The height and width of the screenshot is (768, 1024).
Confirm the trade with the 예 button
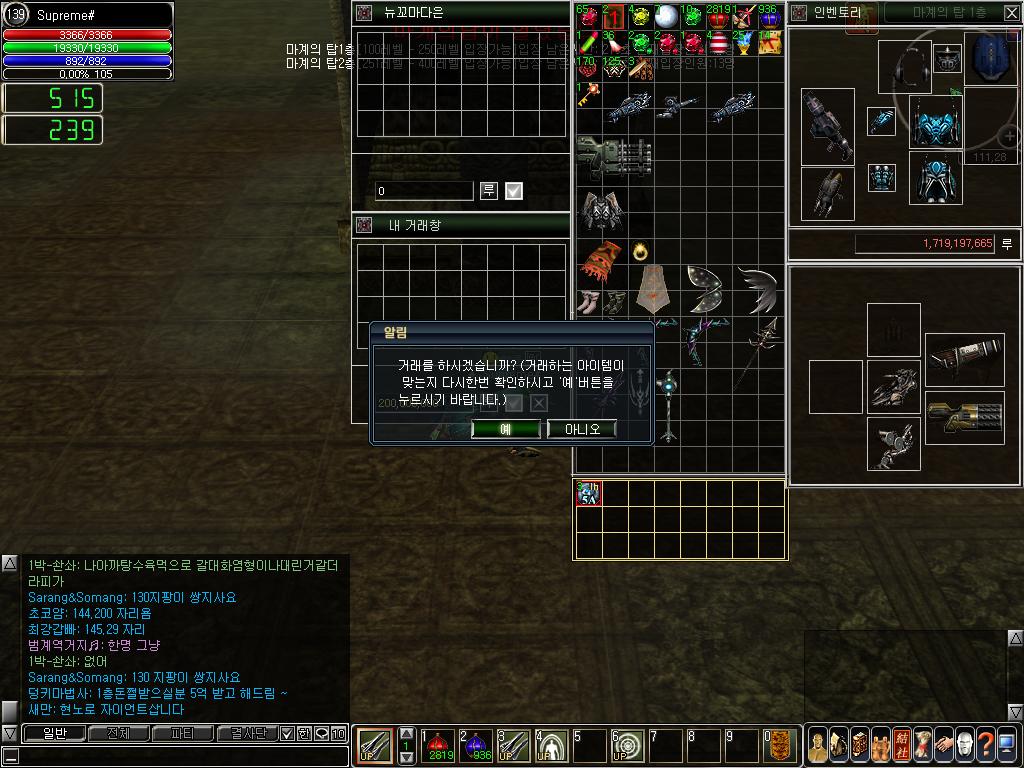[x=505, y=429]
